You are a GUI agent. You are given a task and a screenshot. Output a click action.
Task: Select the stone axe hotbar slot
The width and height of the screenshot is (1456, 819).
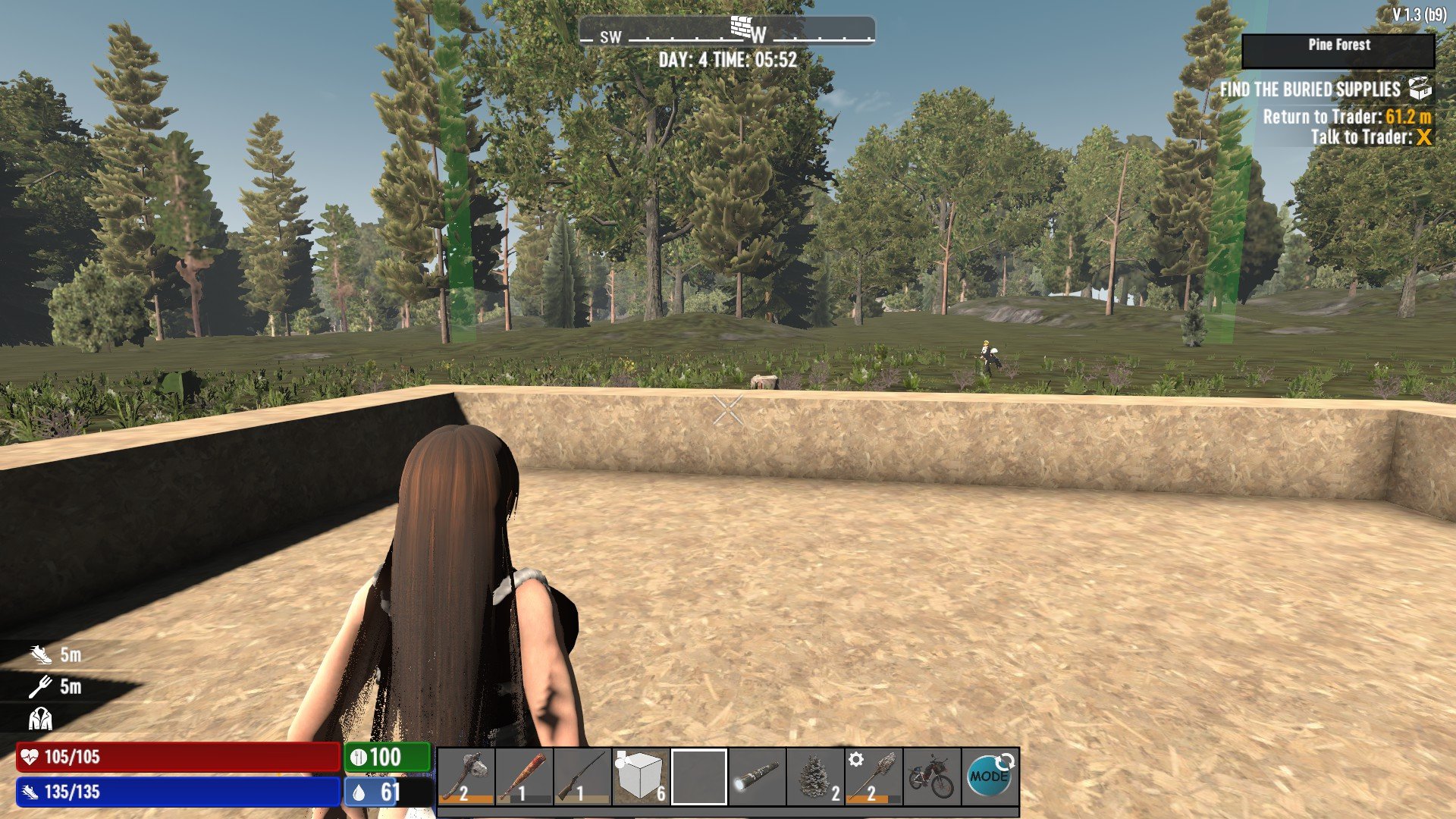pos(466,777)
